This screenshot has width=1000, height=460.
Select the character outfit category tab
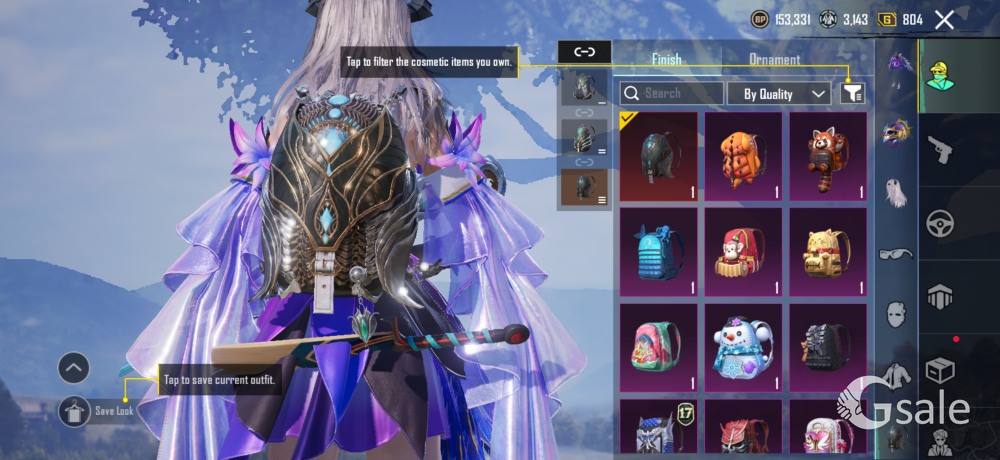click(941, 75)
